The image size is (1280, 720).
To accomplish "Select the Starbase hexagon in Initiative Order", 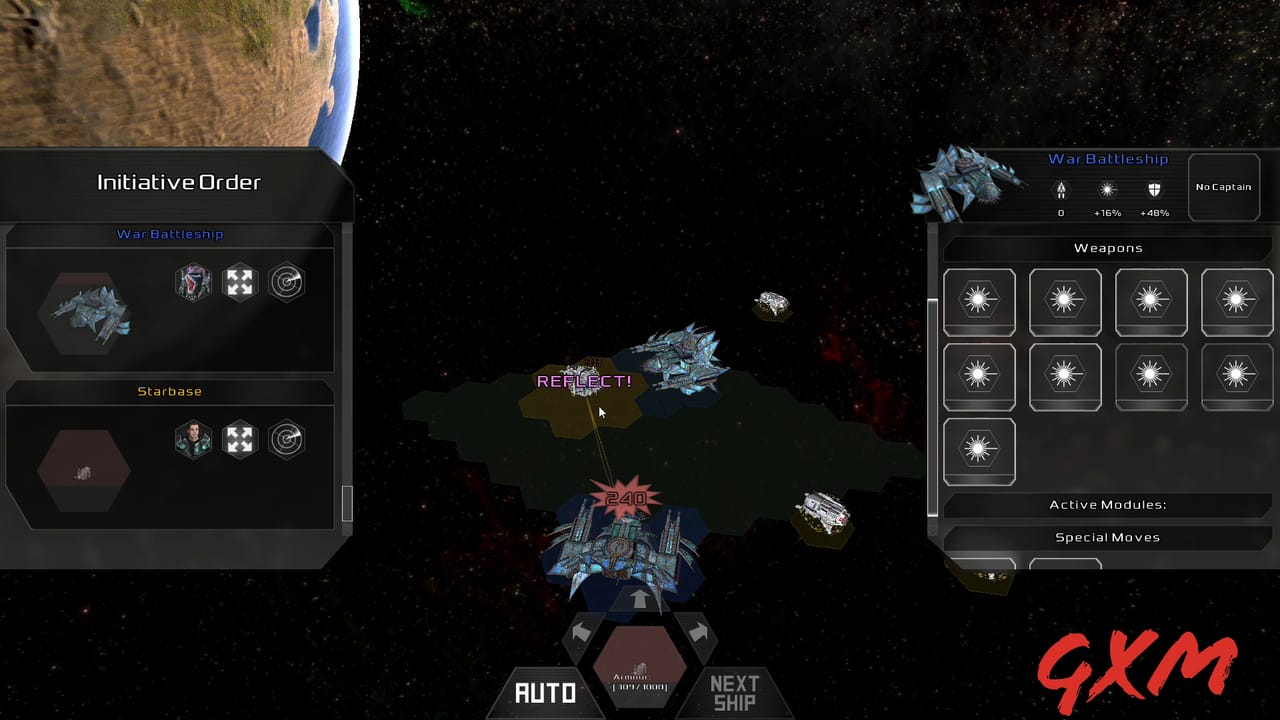I will click(x=84, y=470).
